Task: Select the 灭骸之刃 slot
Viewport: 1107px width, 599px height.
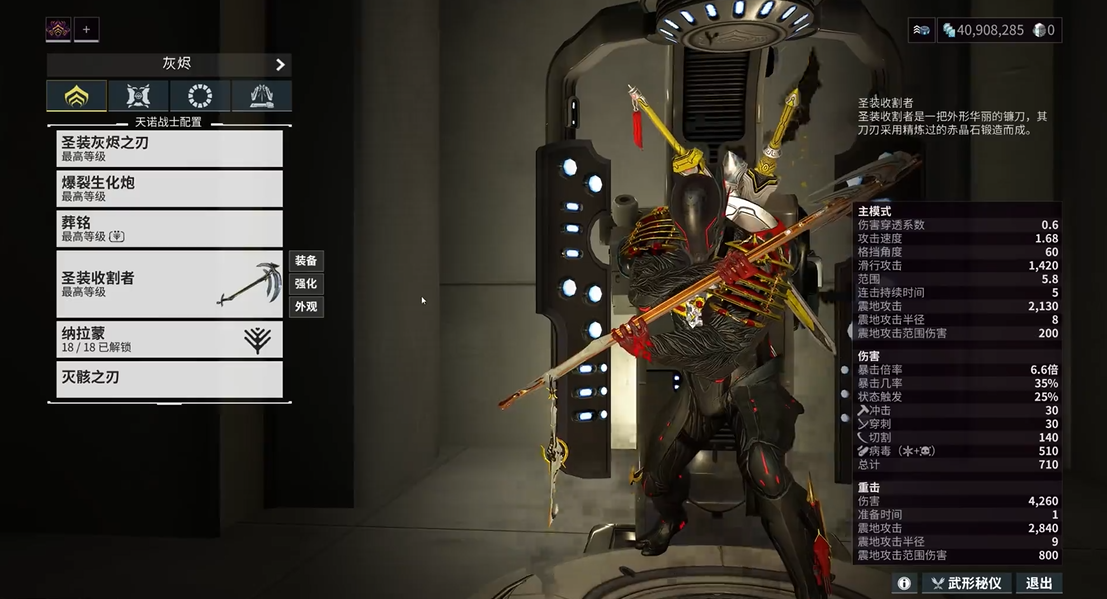Action: click(x=169, y=379)
